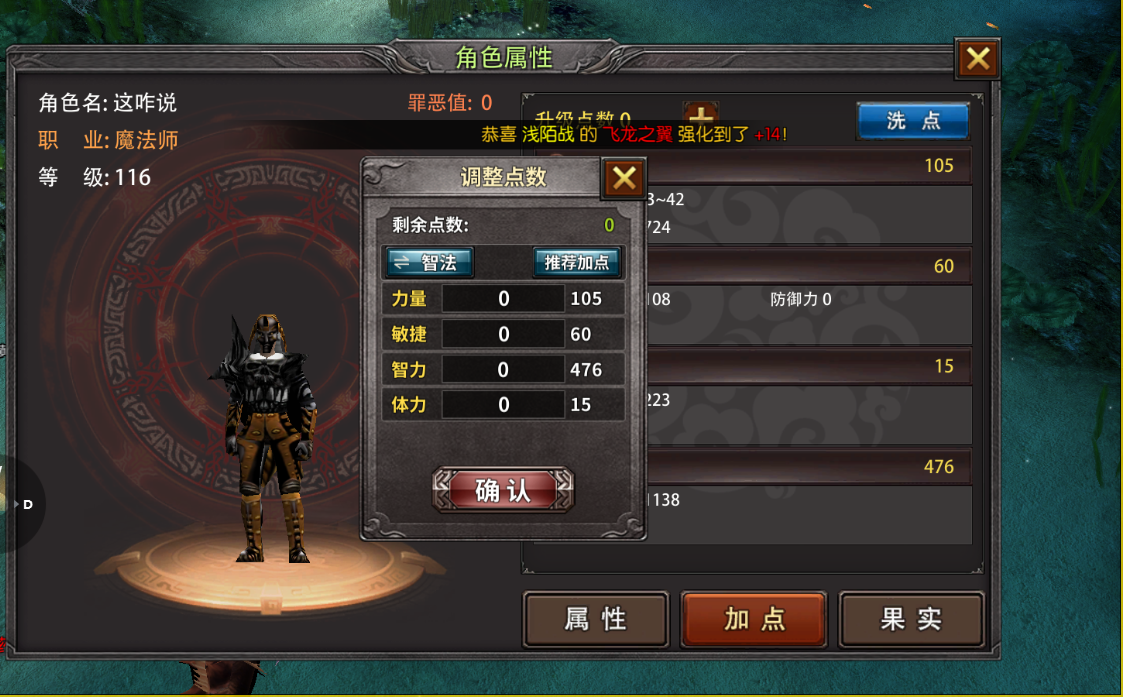The image size is (1123, 697).
Task: Close the 角色属性 character window
Action: pos(977,60)
